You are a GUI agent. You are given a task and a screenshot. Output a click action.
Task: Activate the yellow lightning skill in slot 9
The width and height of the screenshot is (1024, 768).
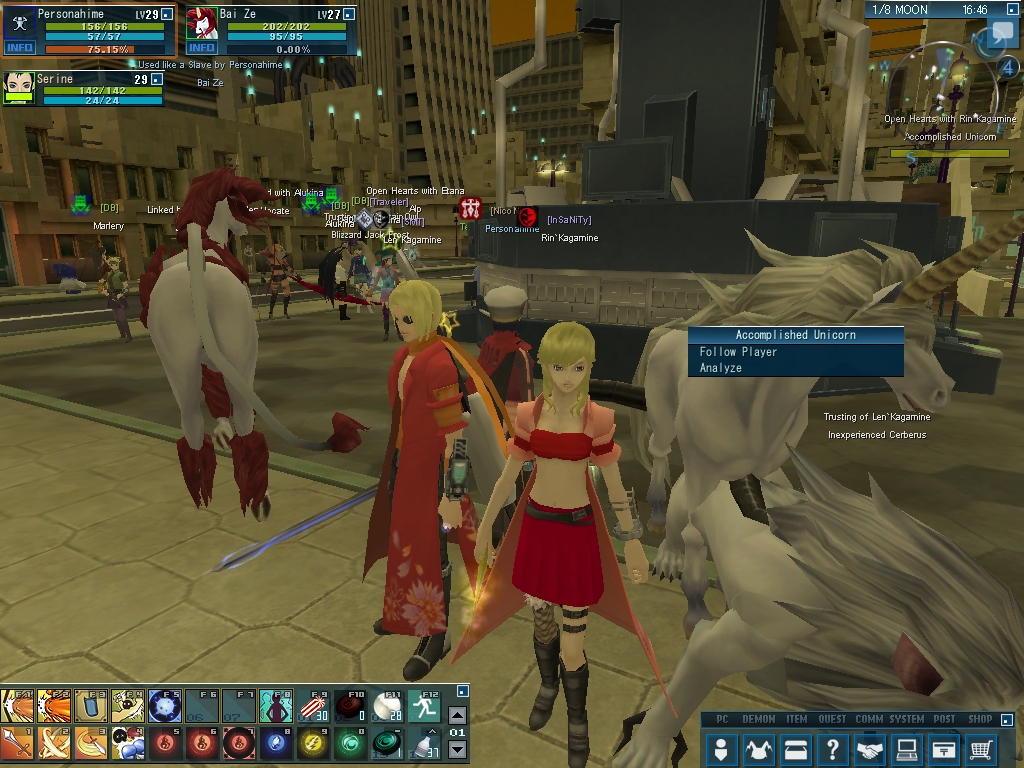click(x=312, y=744)
